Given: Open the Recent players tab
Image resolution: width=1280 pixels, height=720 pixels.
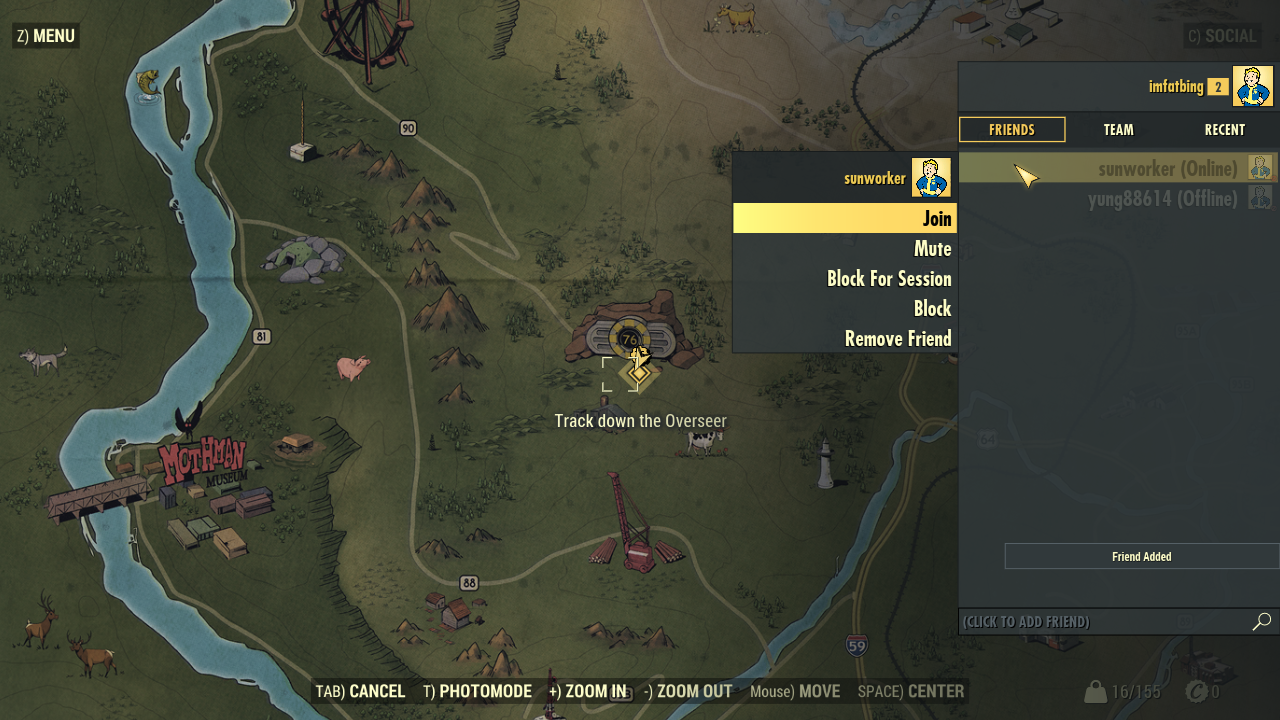Looking at the screenshot, I should tap(1224, 130).
